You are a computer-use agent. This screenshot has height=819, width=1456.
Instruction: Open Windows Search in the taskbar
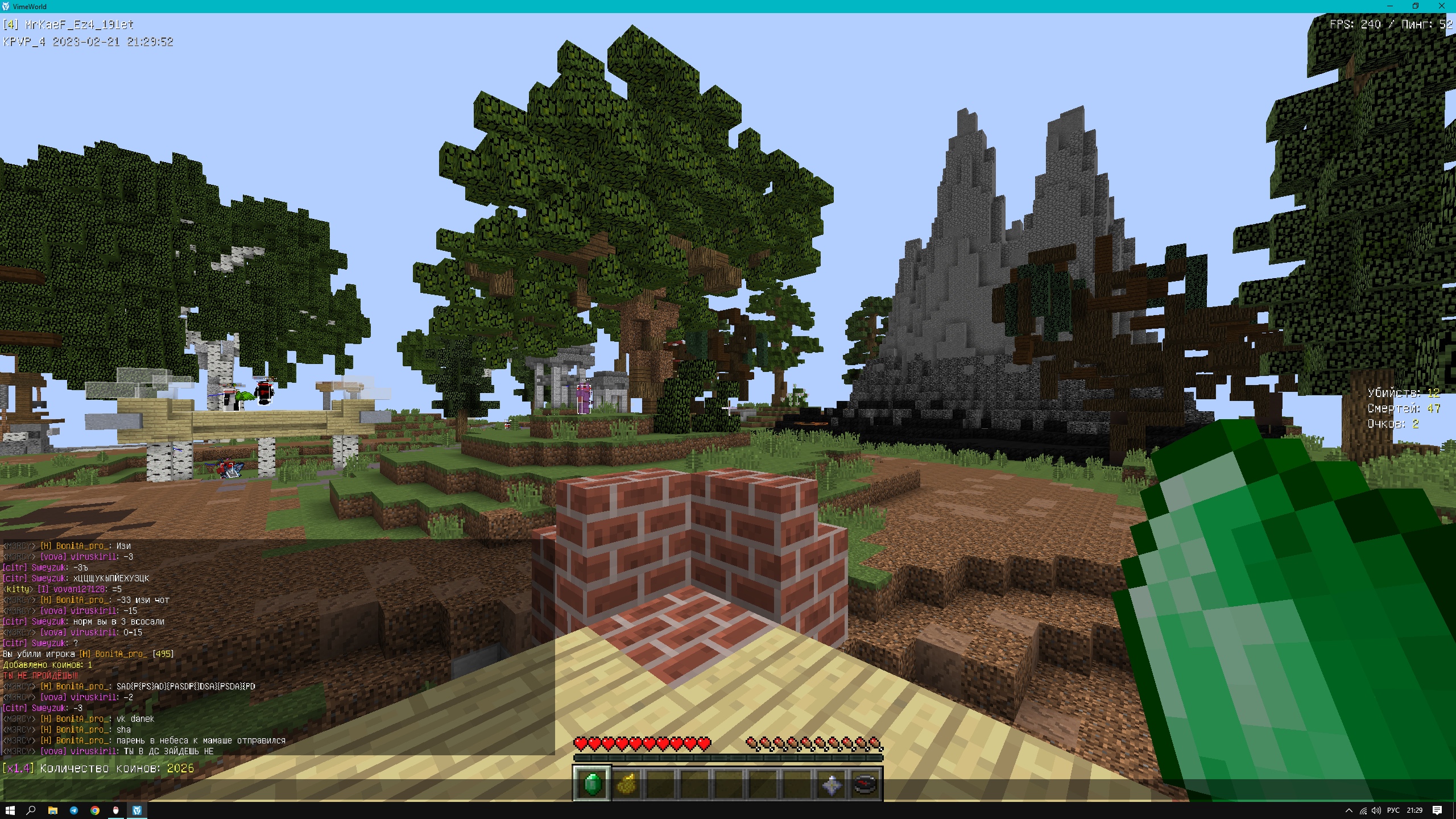[31, 810]
